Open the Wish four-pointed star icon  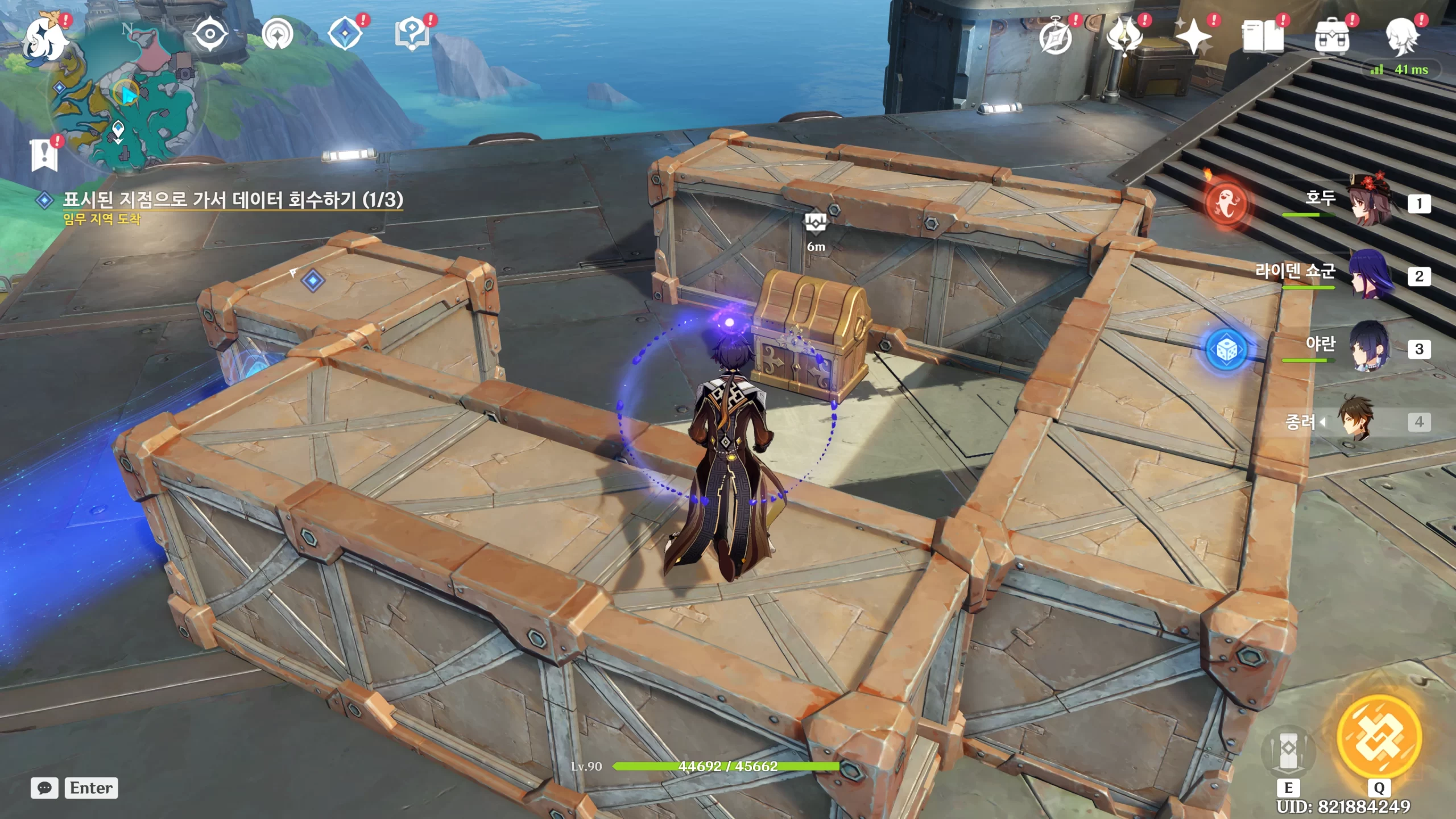point(1194,36)
